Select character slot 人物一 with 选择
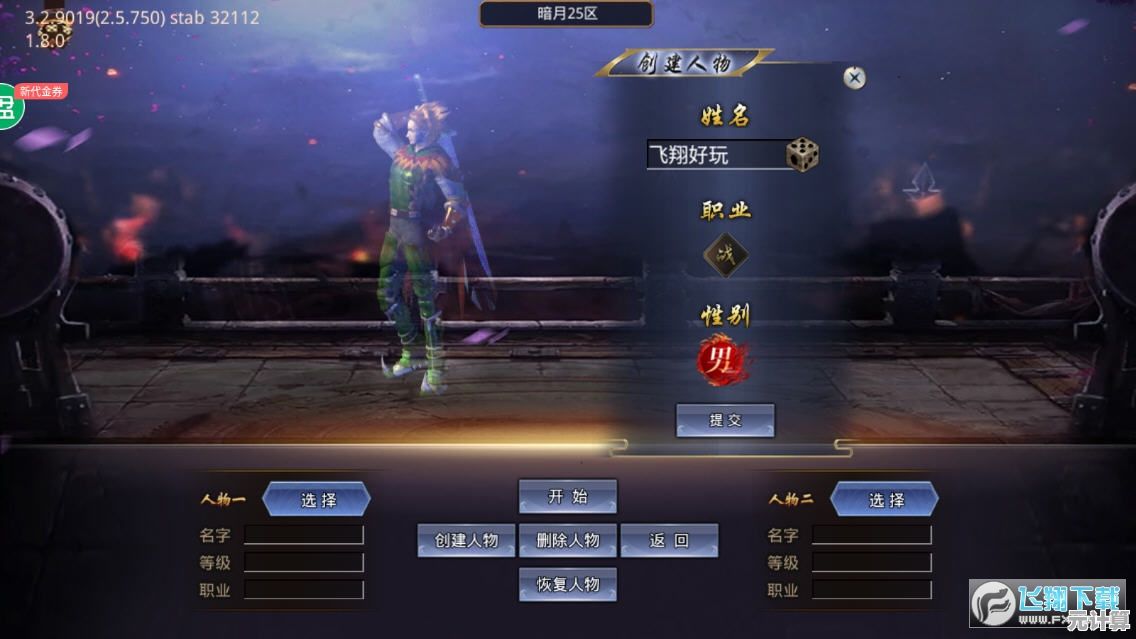Image resolution: width=1136 pixels, height=639 pixels. click(317, 500)
